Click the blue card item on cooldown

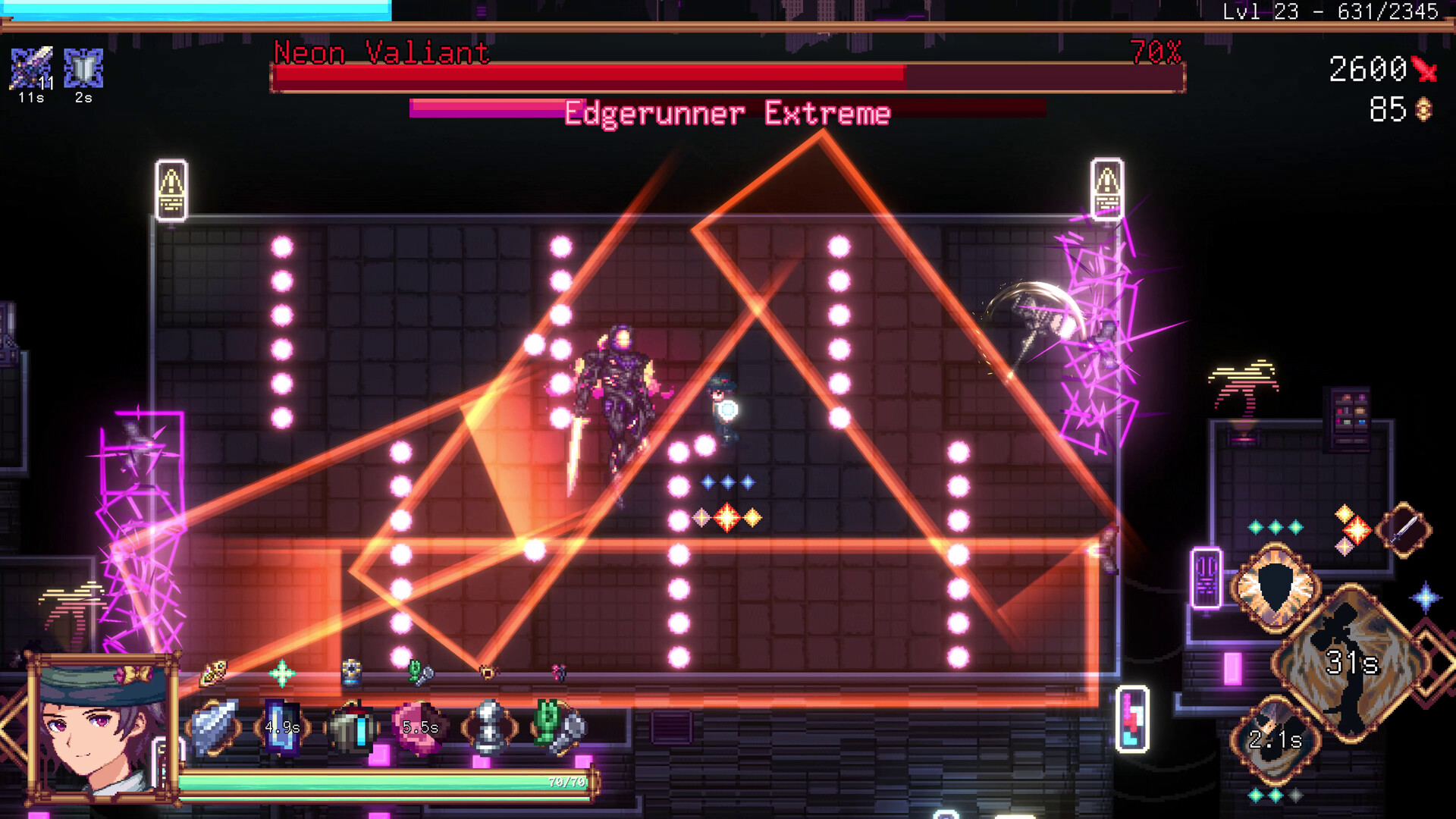(282, 728)
